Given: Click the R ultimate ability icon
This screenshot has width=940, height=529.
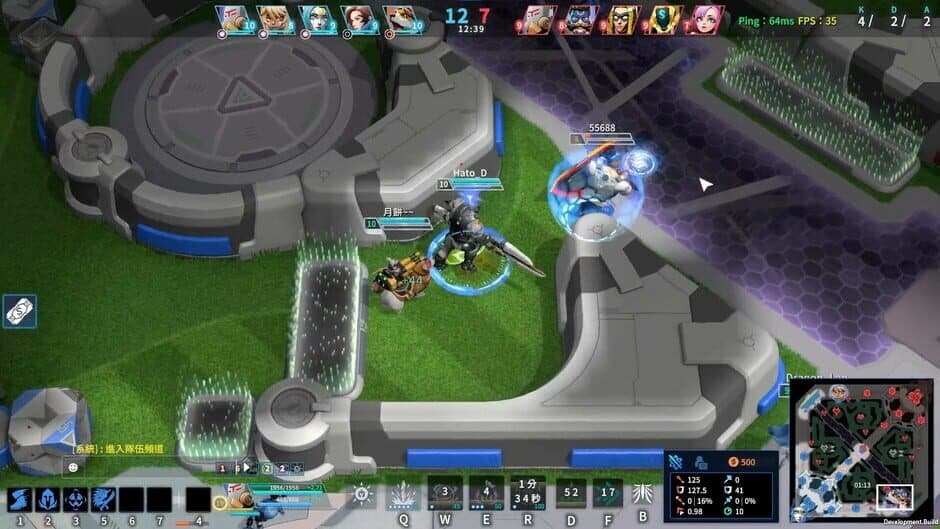Looking at the screenshot, I should (x=528, y=492).
